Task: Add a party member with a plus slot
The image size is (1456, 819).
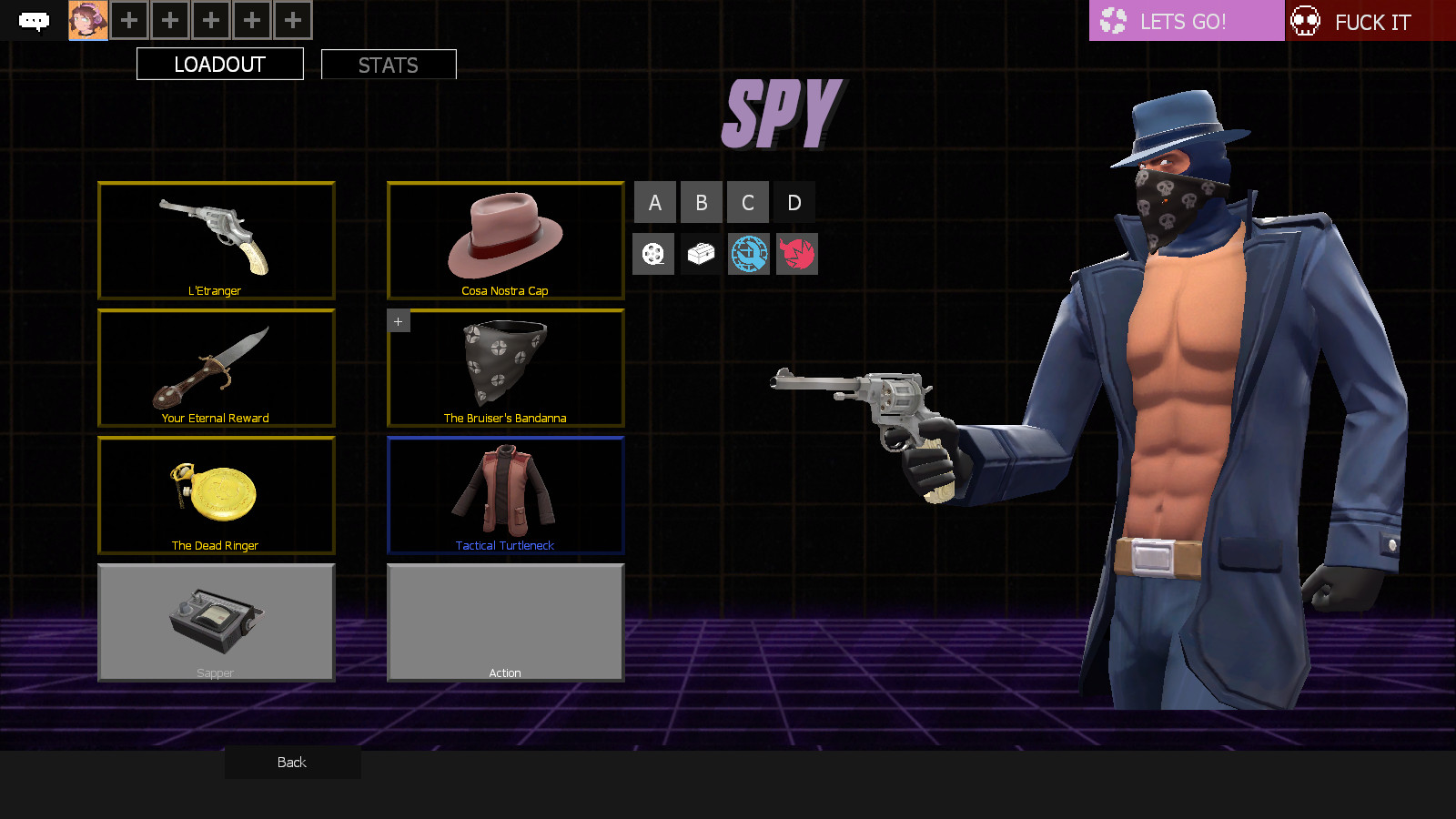Action: point(128,19)
